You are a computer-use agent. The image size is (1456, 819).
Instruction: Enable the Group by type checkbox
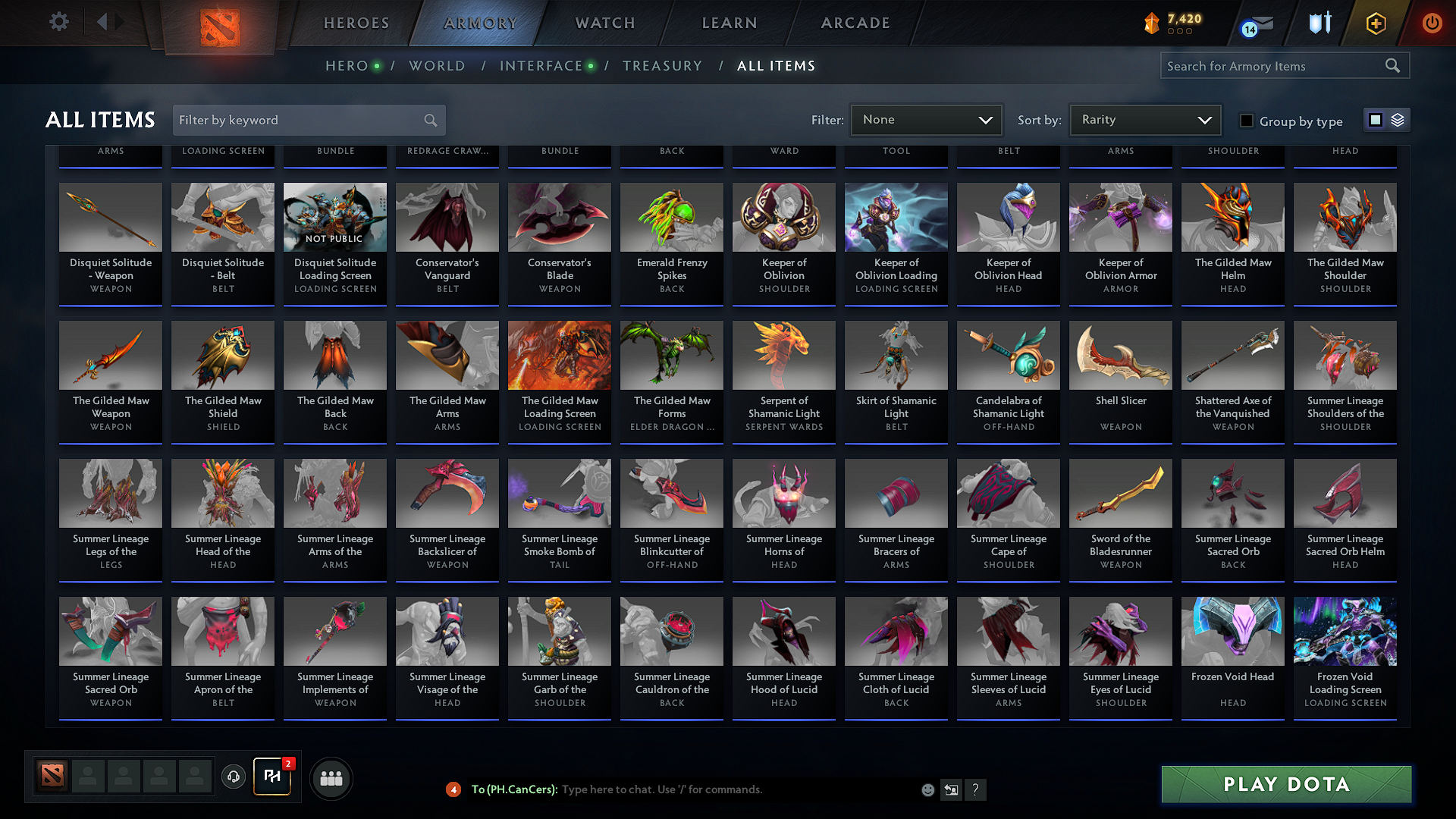(1246, 120)
